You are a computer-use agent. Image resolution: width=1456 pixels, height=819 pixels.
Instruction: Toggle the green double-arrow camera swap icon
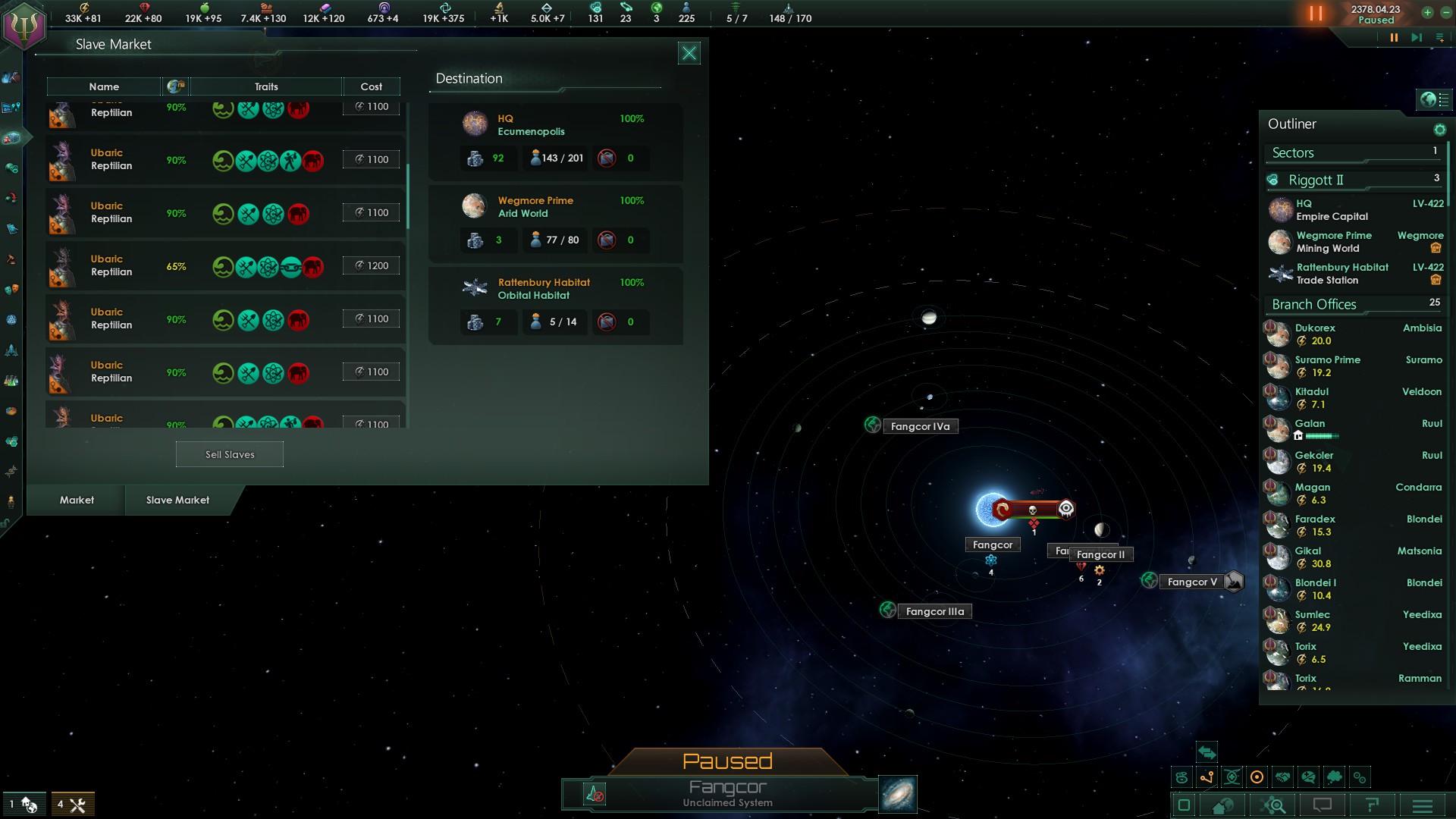pos(1207,753)
